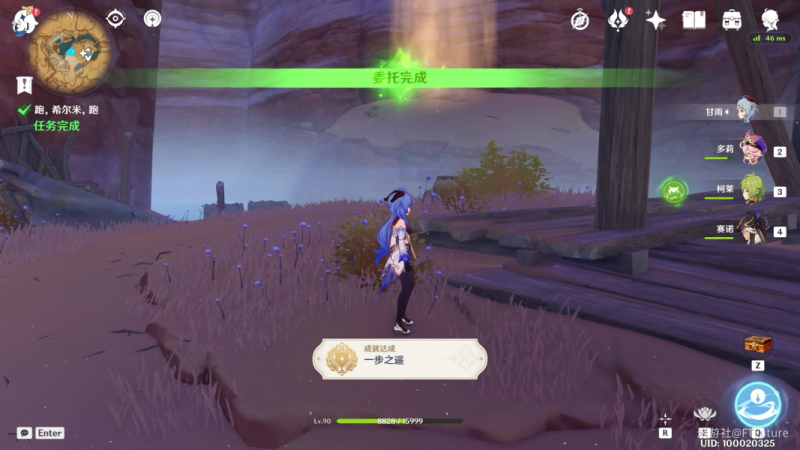The height and width of the screenshot is (450, 800).
Task: Open the backpack inventory
Action: pos(732,19)
